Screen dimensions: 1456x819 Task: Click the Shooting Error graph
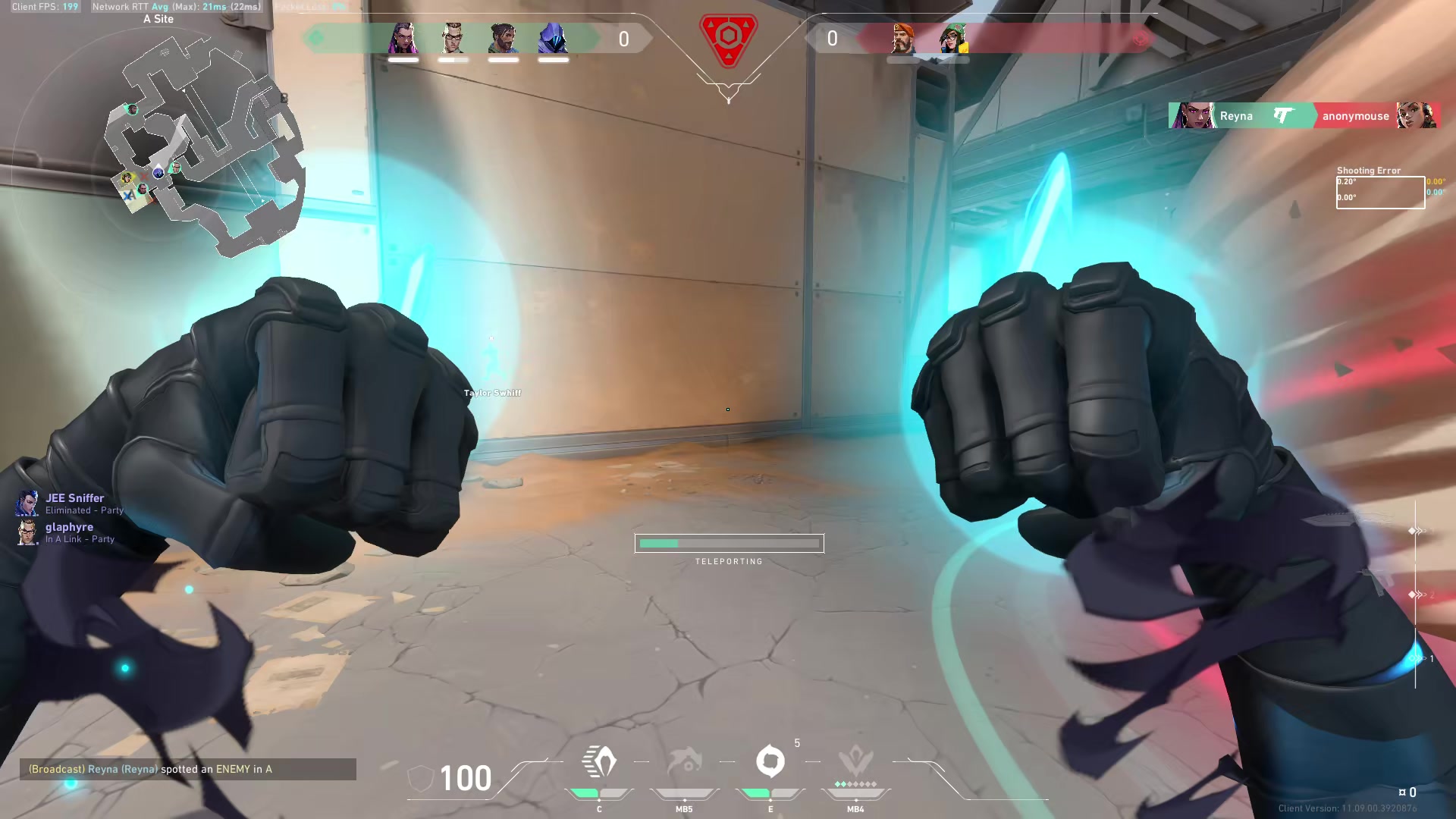click(1379, 192)
